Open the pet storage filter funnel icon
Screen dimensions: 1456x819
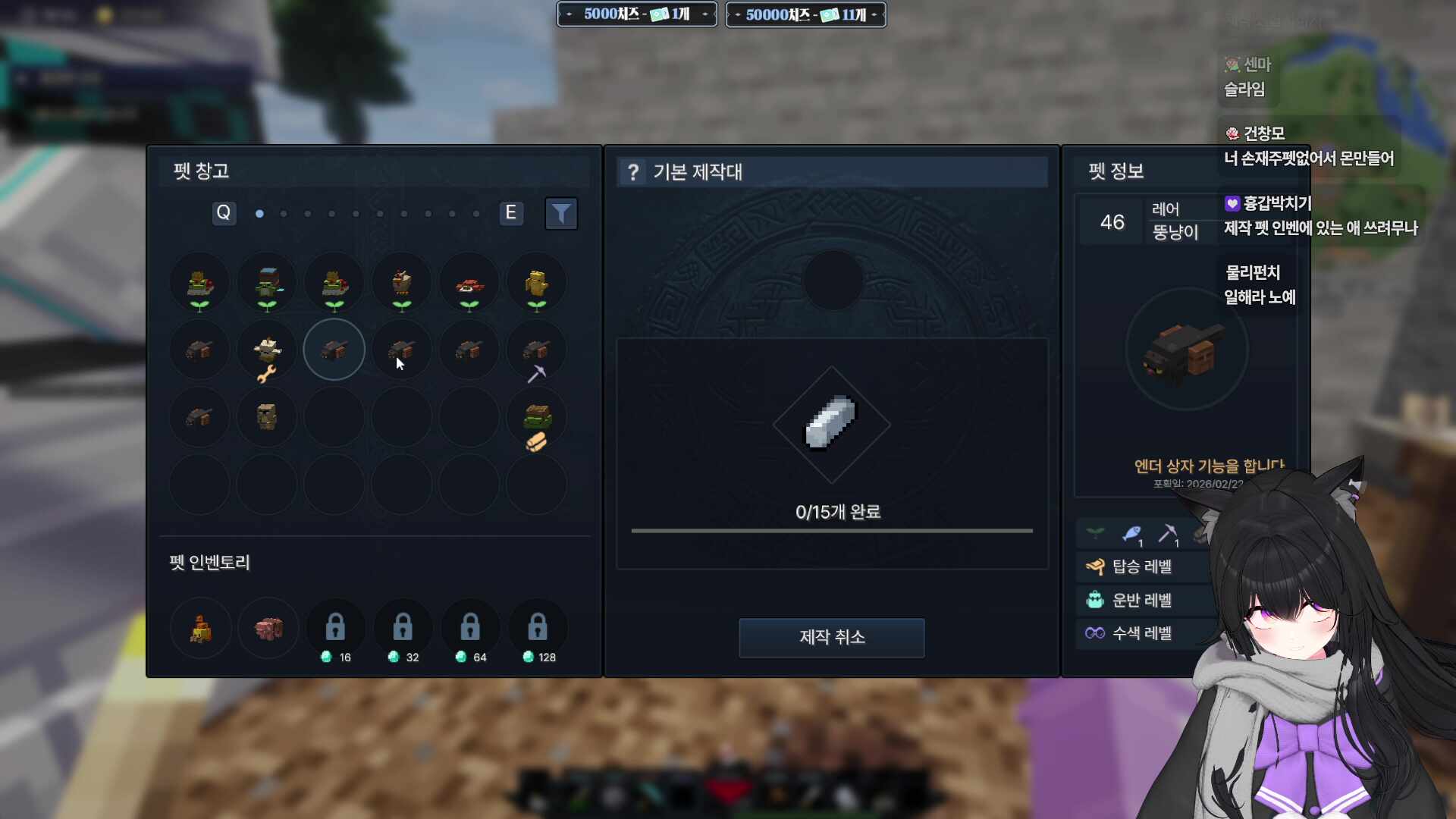(560, 214)
